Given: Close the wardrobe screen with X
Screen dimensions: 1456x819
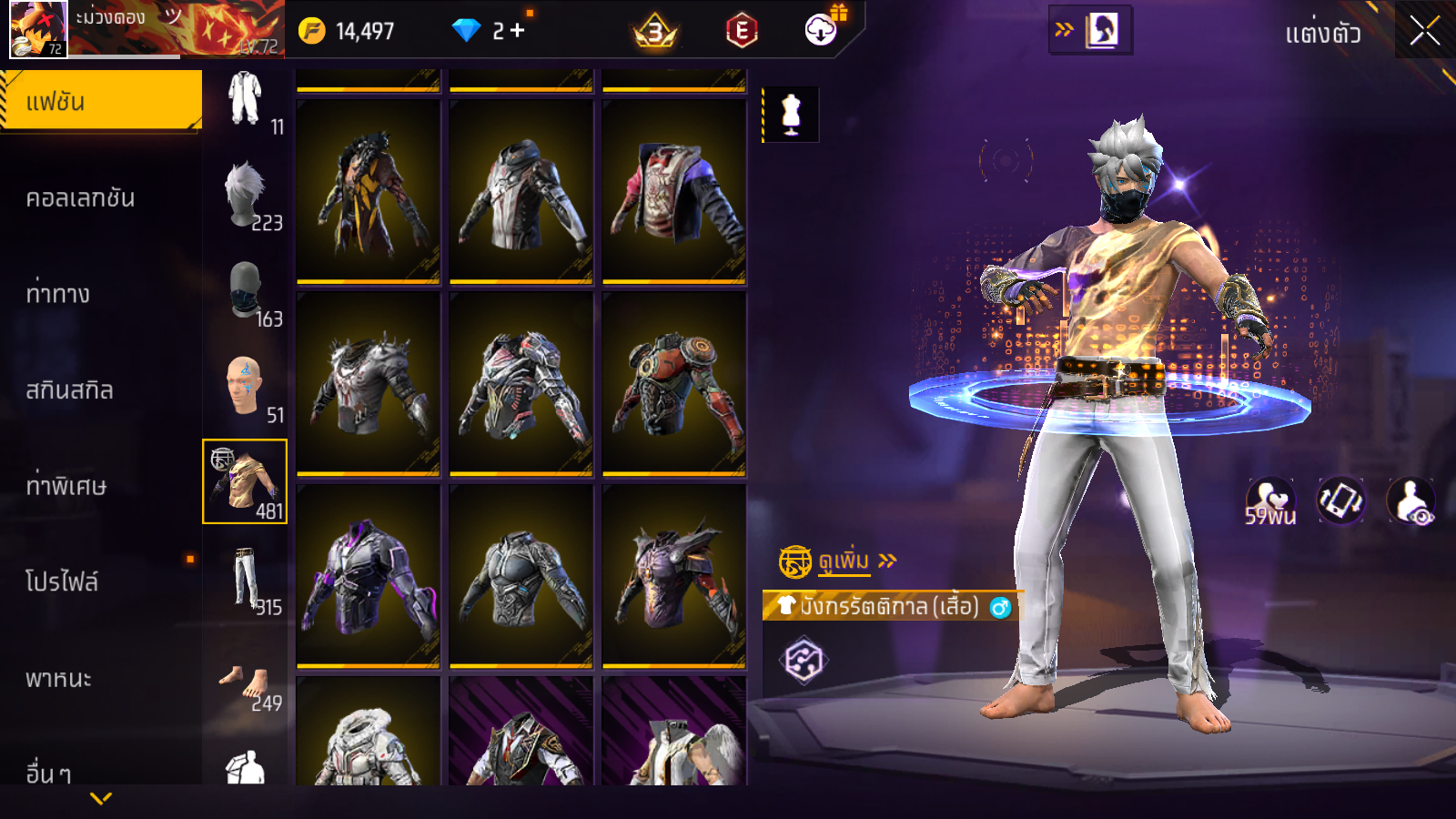Looking at the screenshot, I should click(1424, 32).
